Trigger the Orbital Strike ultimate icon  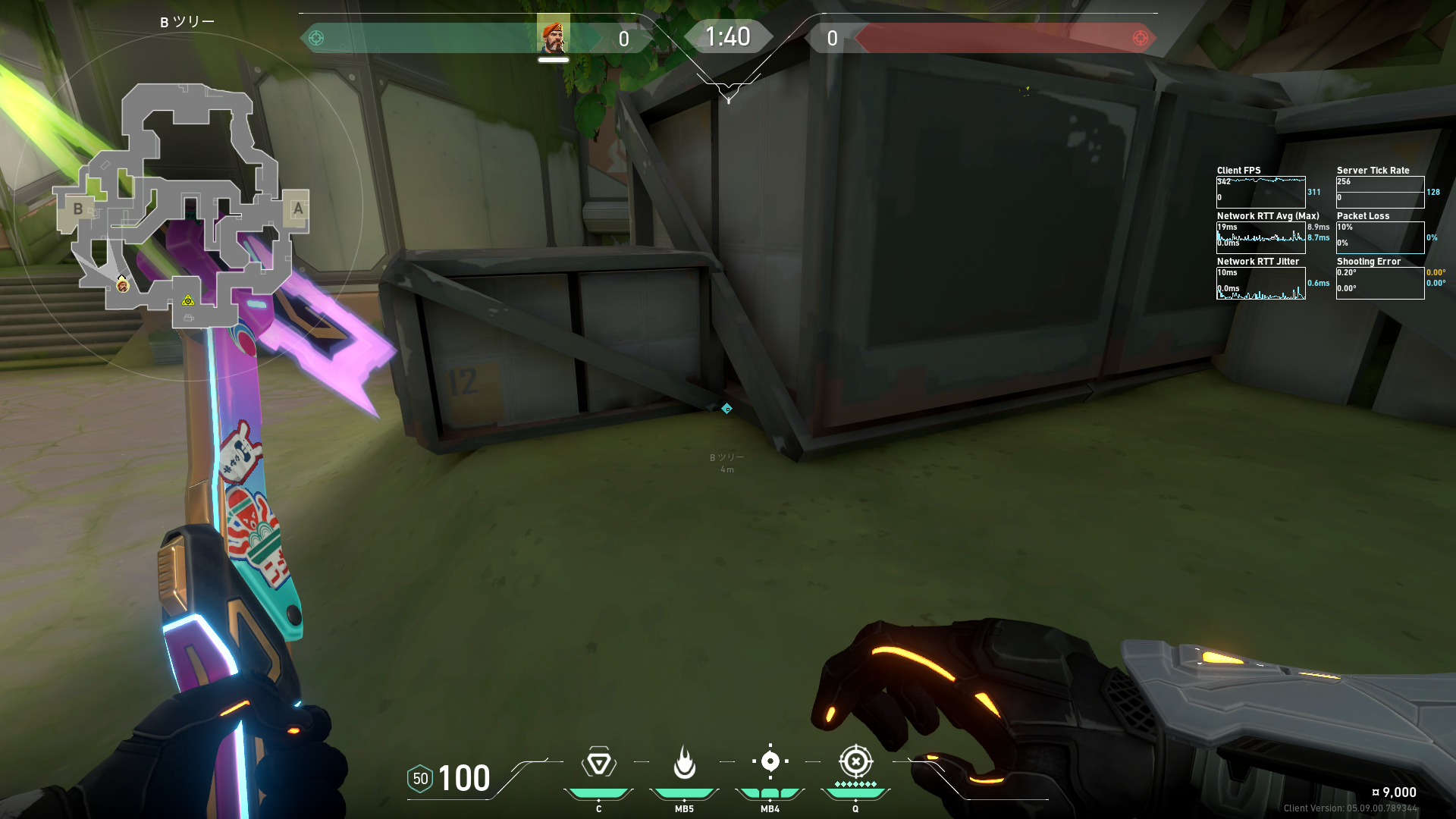[x=855, y=761]
